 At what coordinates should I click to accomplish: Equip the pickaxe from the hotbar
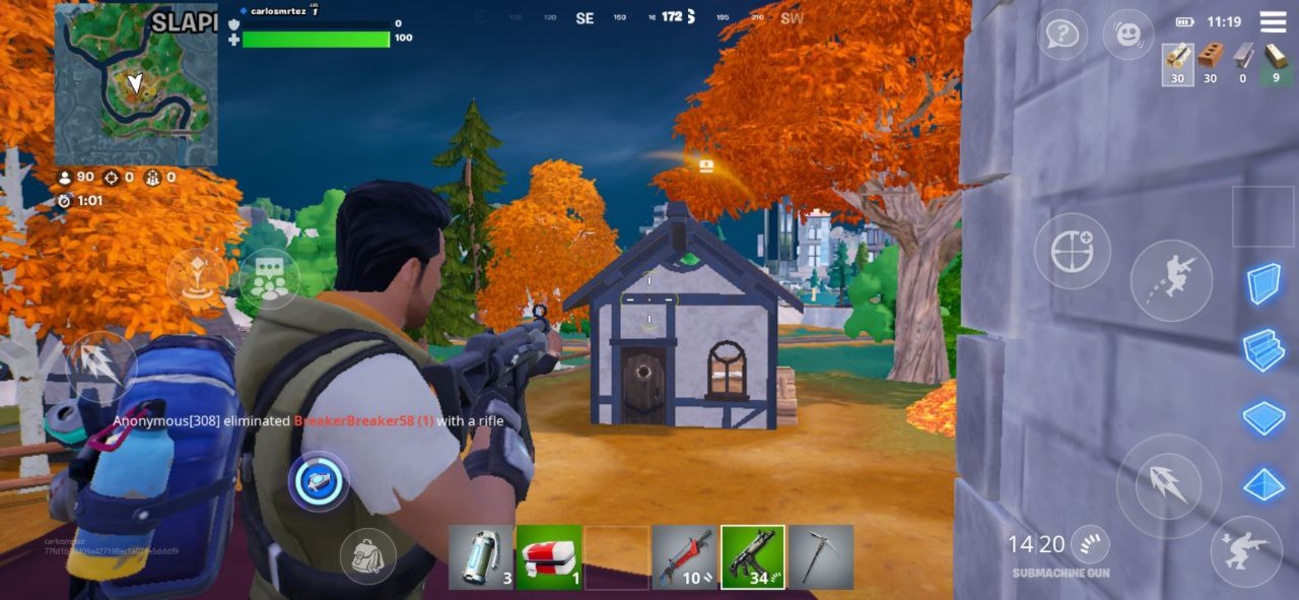click(821, 557)
